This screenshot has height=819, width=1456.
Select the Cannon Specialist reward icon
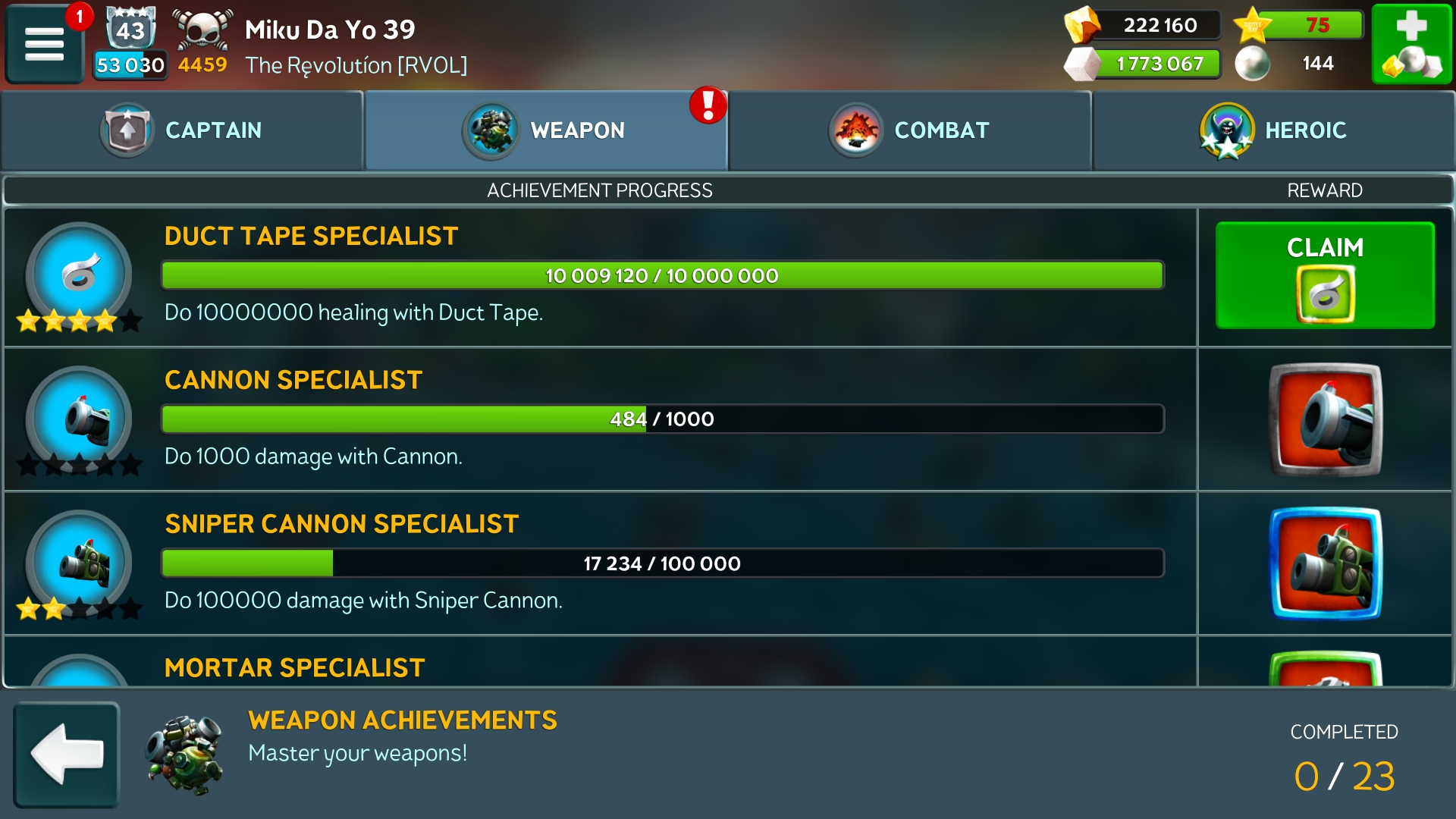(x=1325, y=419)
